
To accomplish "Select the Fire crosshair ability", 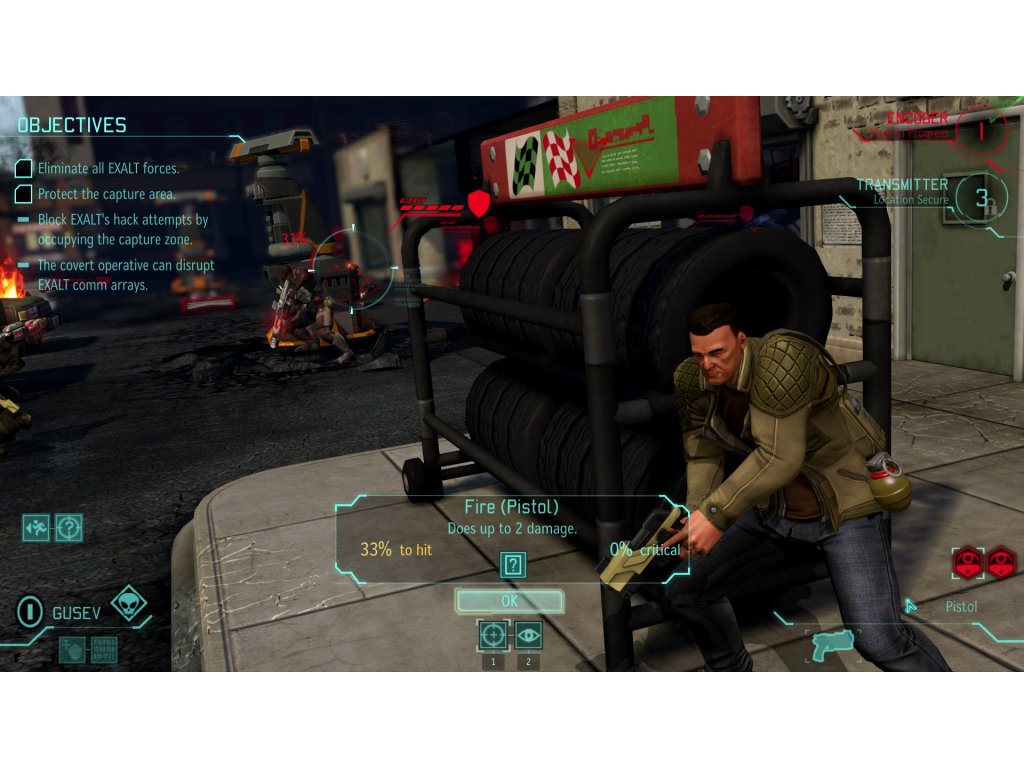I will [492, 634].
